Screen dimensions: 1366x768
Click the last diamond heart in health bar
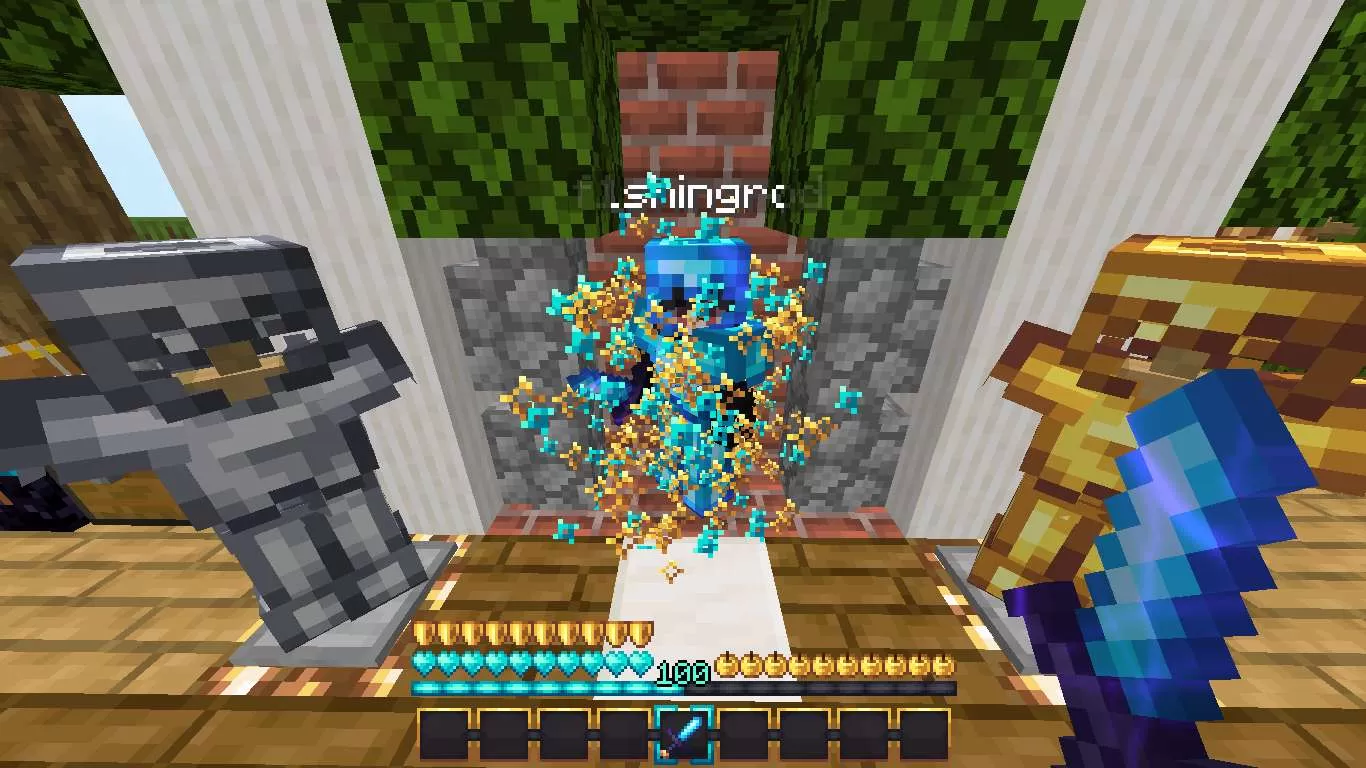pyautogui.click(x=639, y=662)
